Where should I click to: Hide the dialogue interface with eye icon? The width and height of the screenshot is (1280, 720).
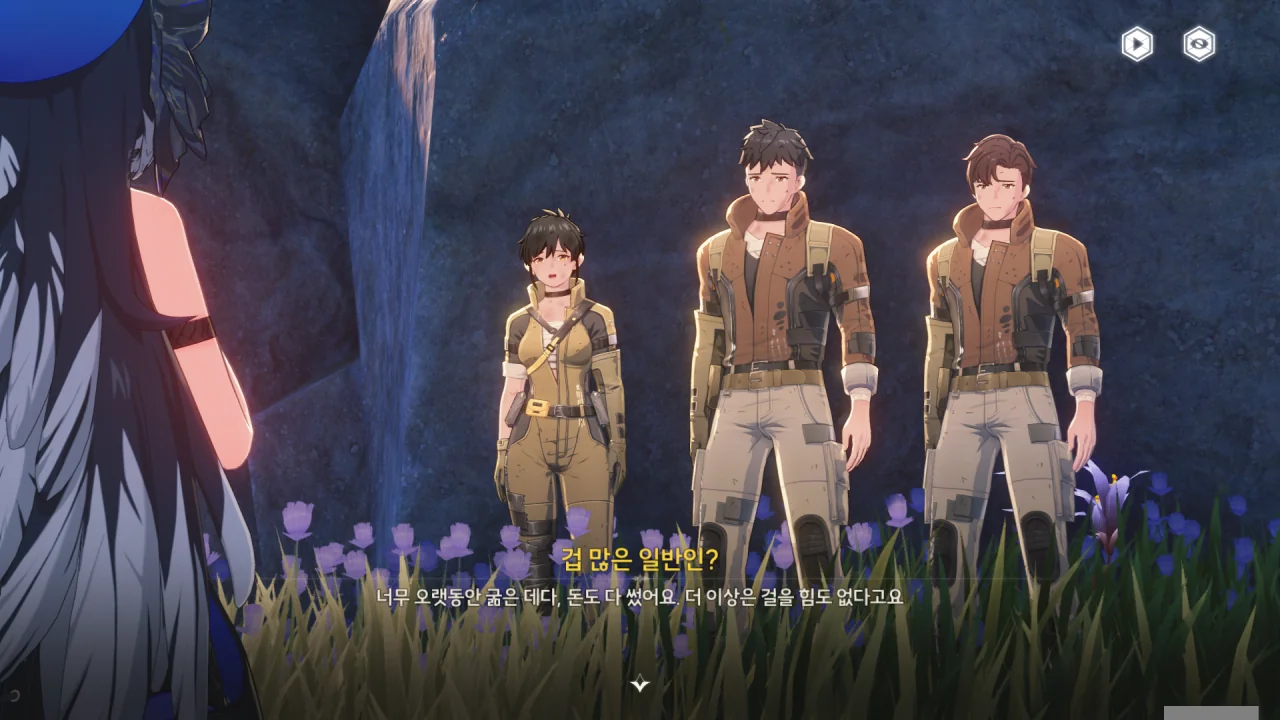(1199, 44)
